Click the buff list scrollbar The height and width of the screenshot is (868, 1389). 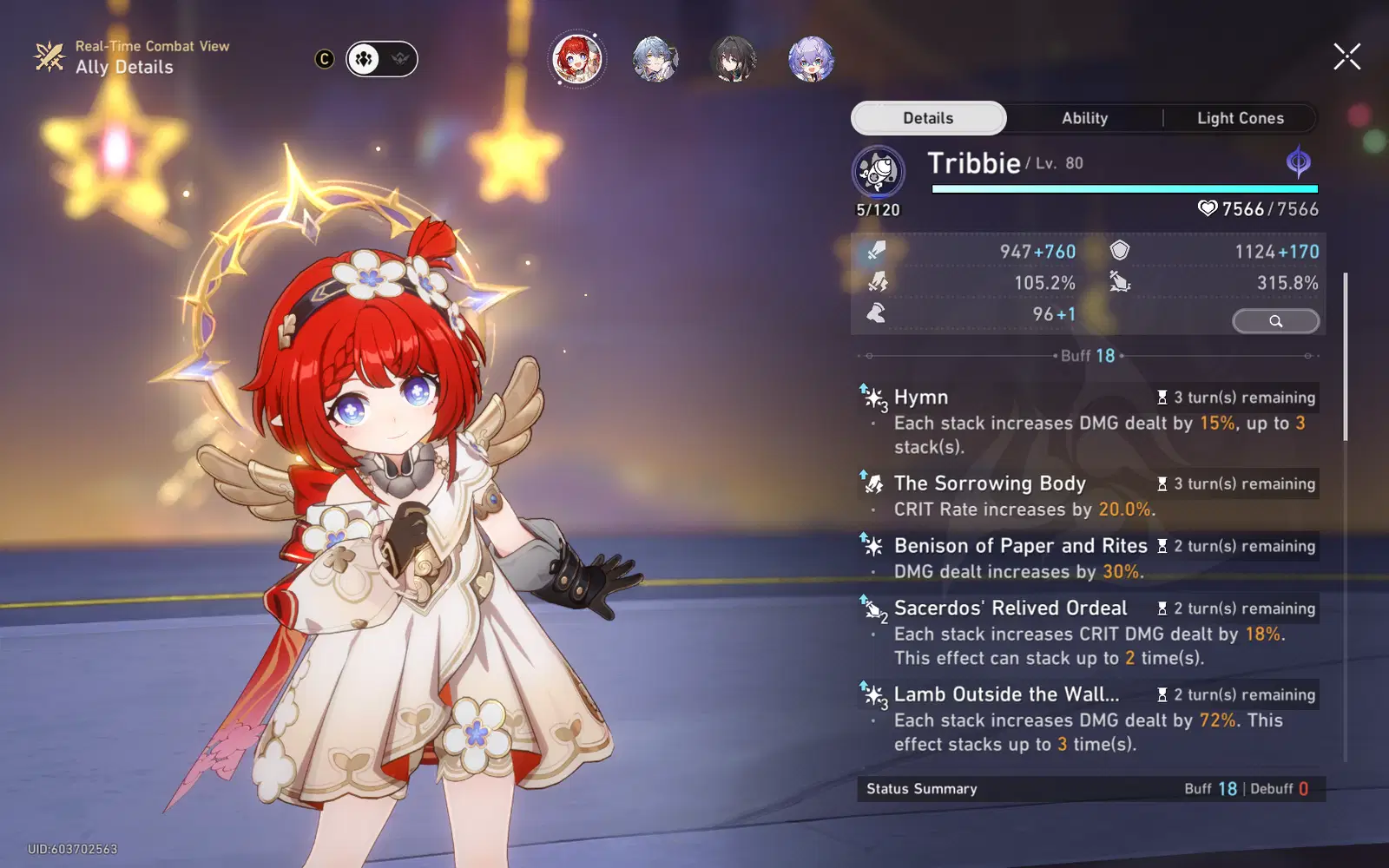tap(1346, 356)
